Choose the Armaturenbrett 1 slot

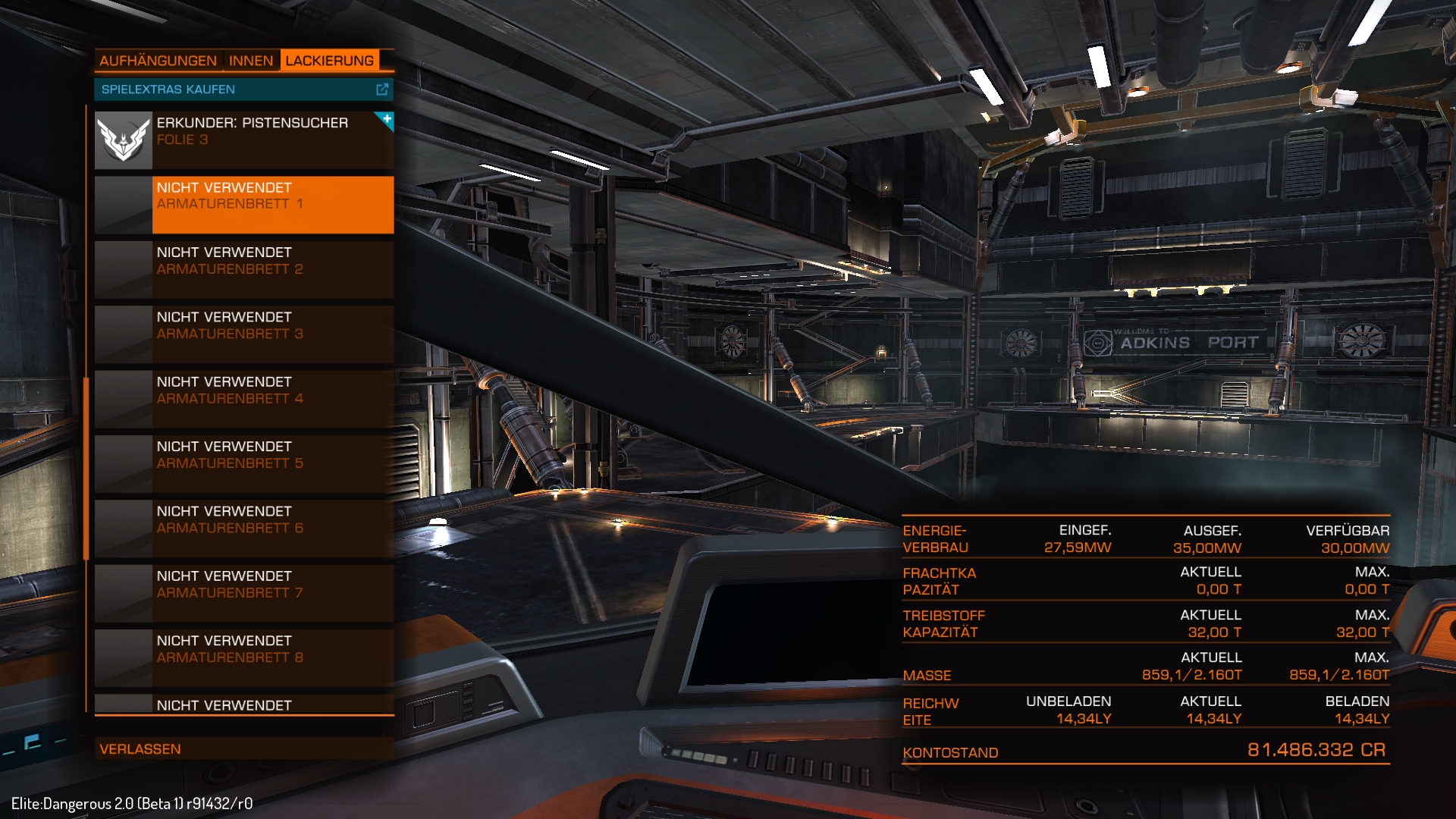[273, 205]
